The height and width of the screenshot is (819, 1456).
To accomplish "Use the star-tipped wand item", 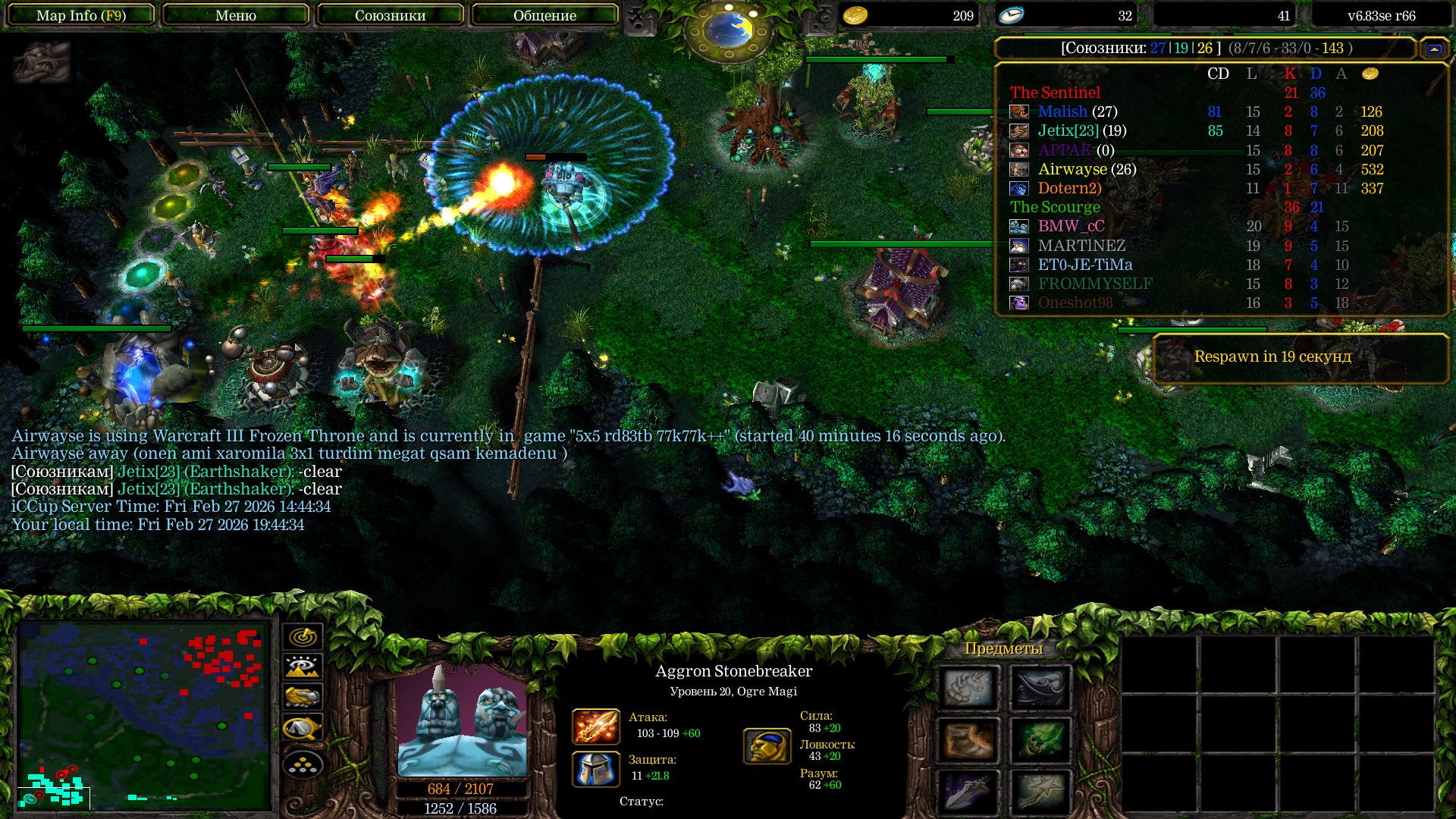I will pos(1040,792).
